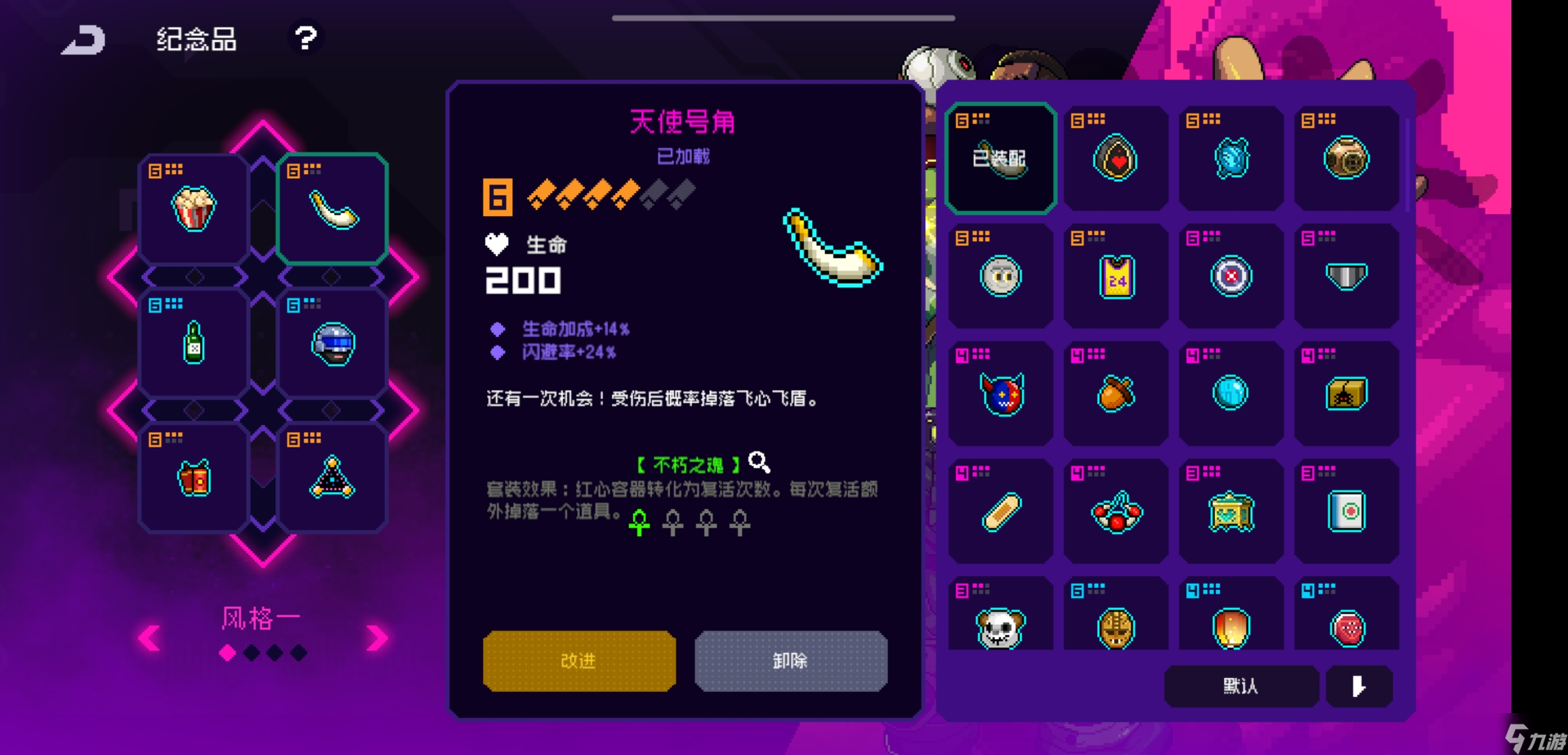Select the number 24 jersey trinket
The width and height of the screenshot is (1568, 755).
tap(1115, 275)
